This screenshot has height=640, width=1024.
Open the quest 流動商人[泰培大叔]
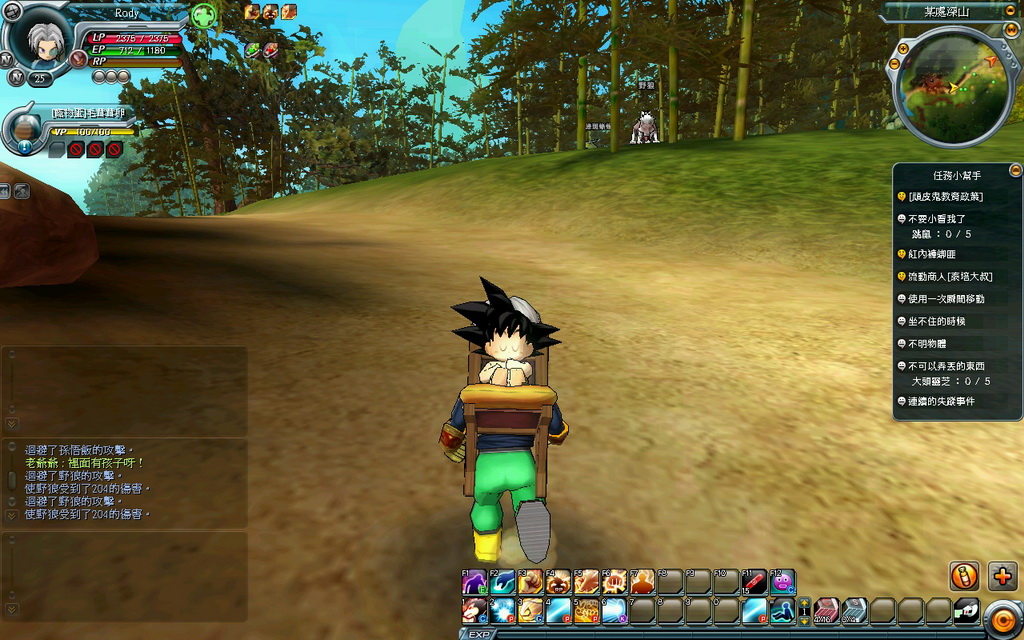(x=949, y=276)
